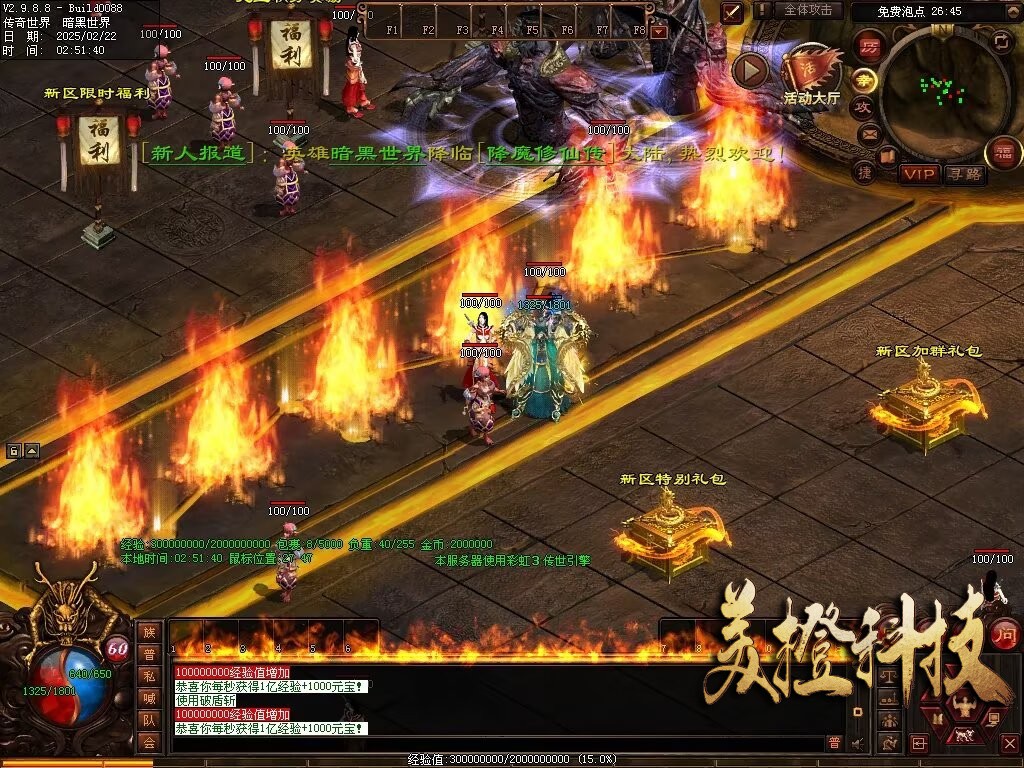
Task: Open the 活动大厅 activity hall flag
Action: coord(812,68)
